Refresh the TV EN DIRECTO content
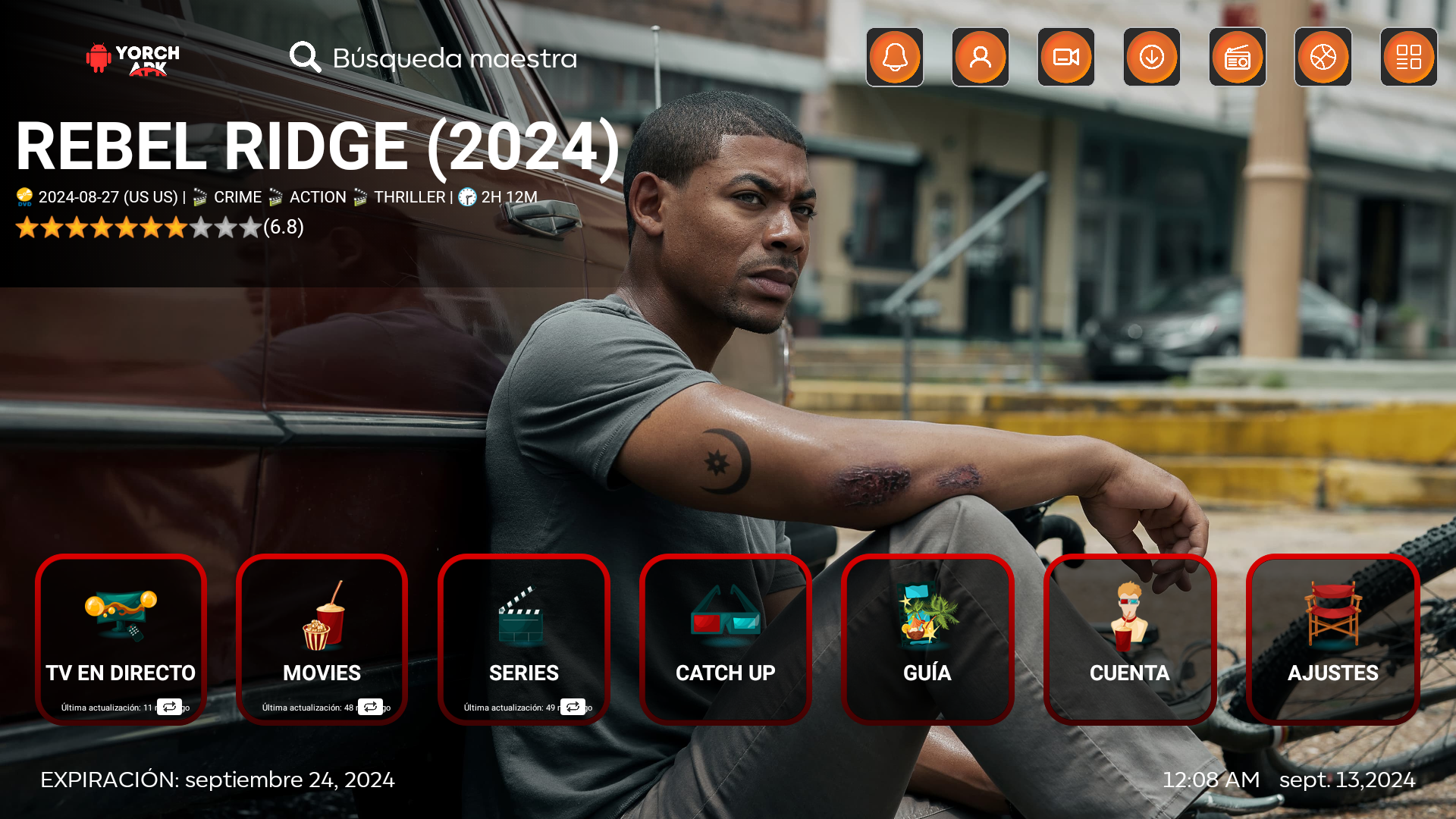Image resolution: width=1456 pixels, height=819 pixels. click(x=169, y=707)
